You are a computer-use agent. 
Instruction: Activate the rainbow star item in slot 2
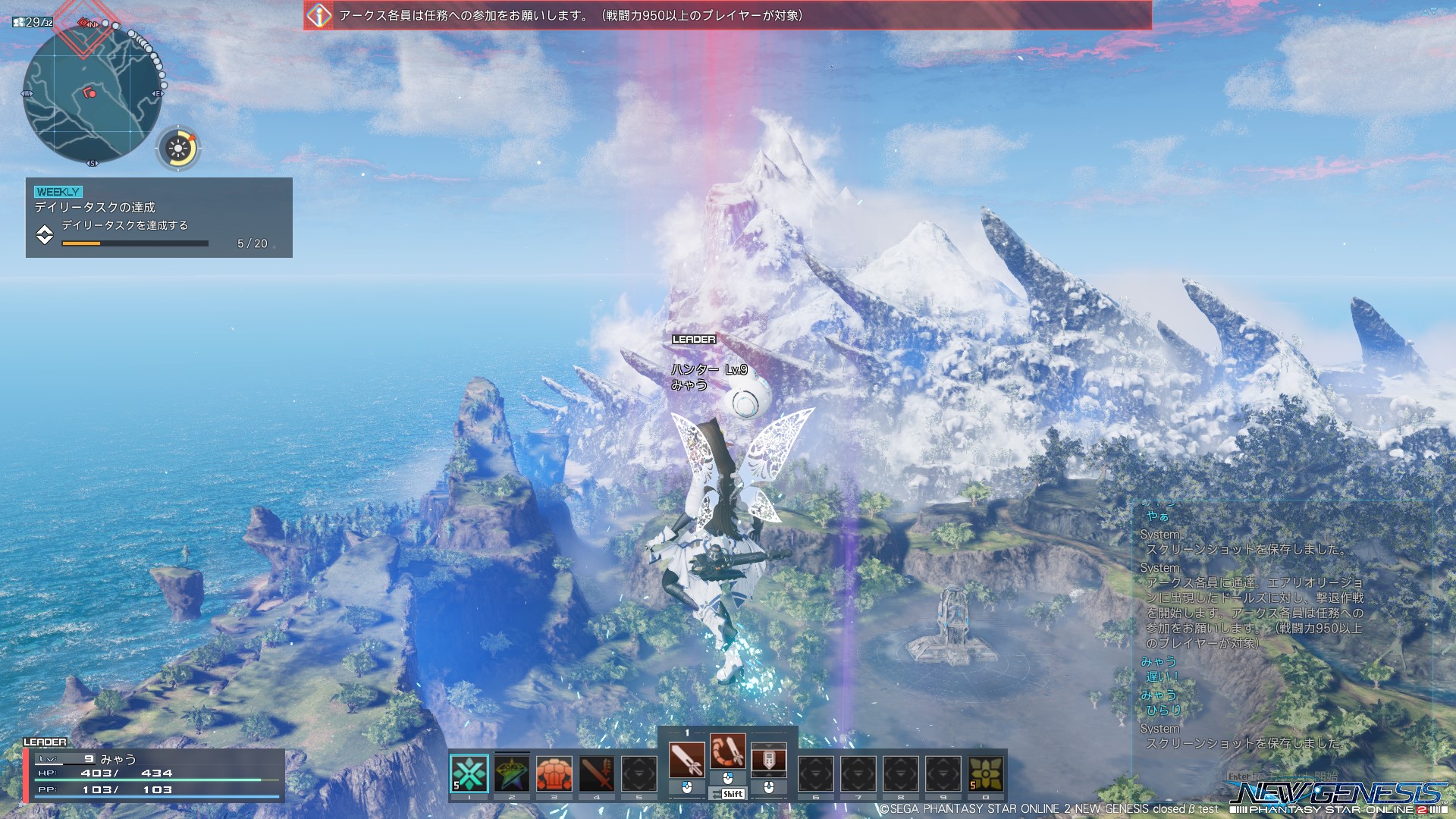[512, 773]
